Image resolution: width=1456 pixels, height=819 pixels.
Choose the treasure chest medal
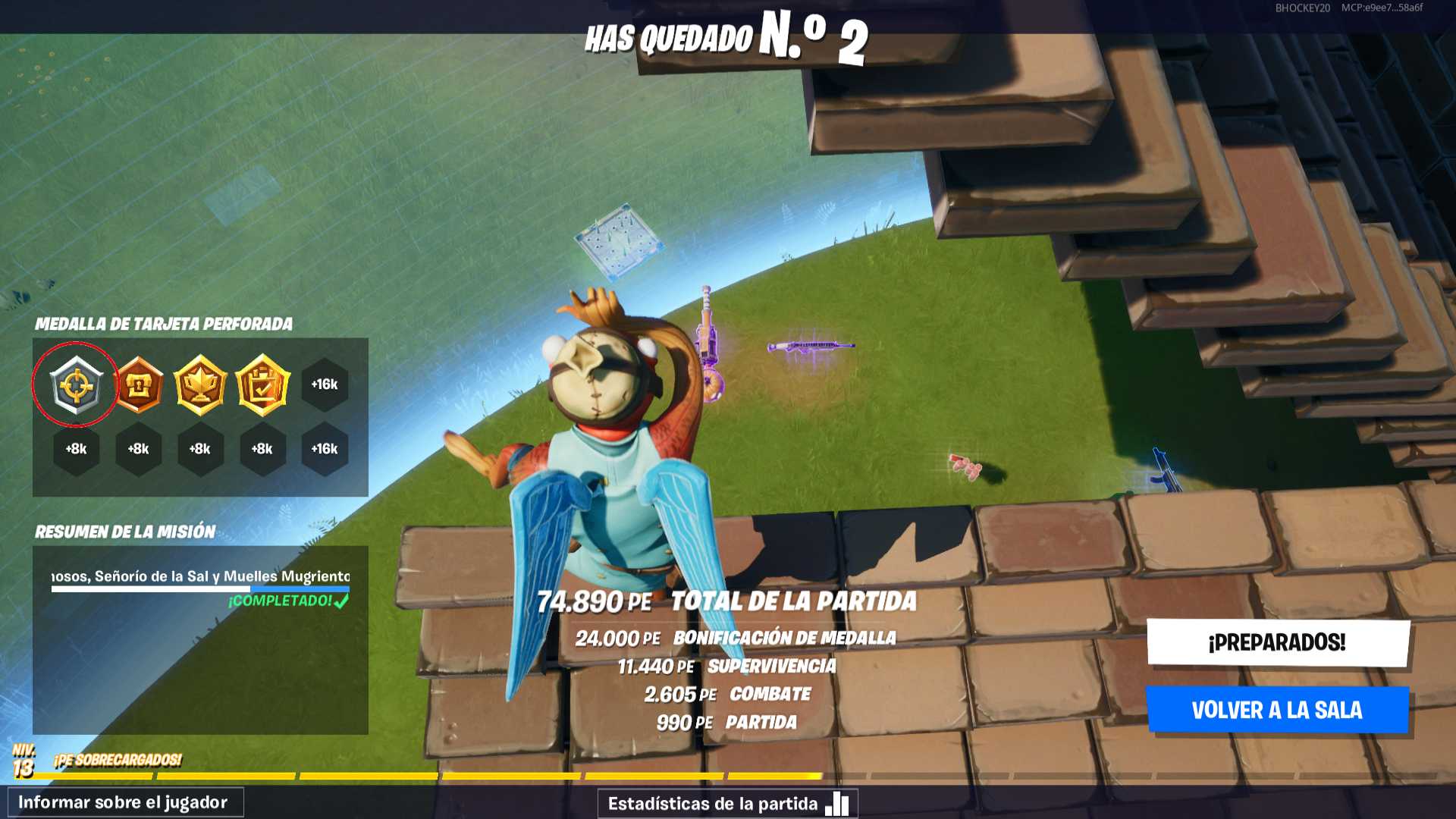point(139,385)
